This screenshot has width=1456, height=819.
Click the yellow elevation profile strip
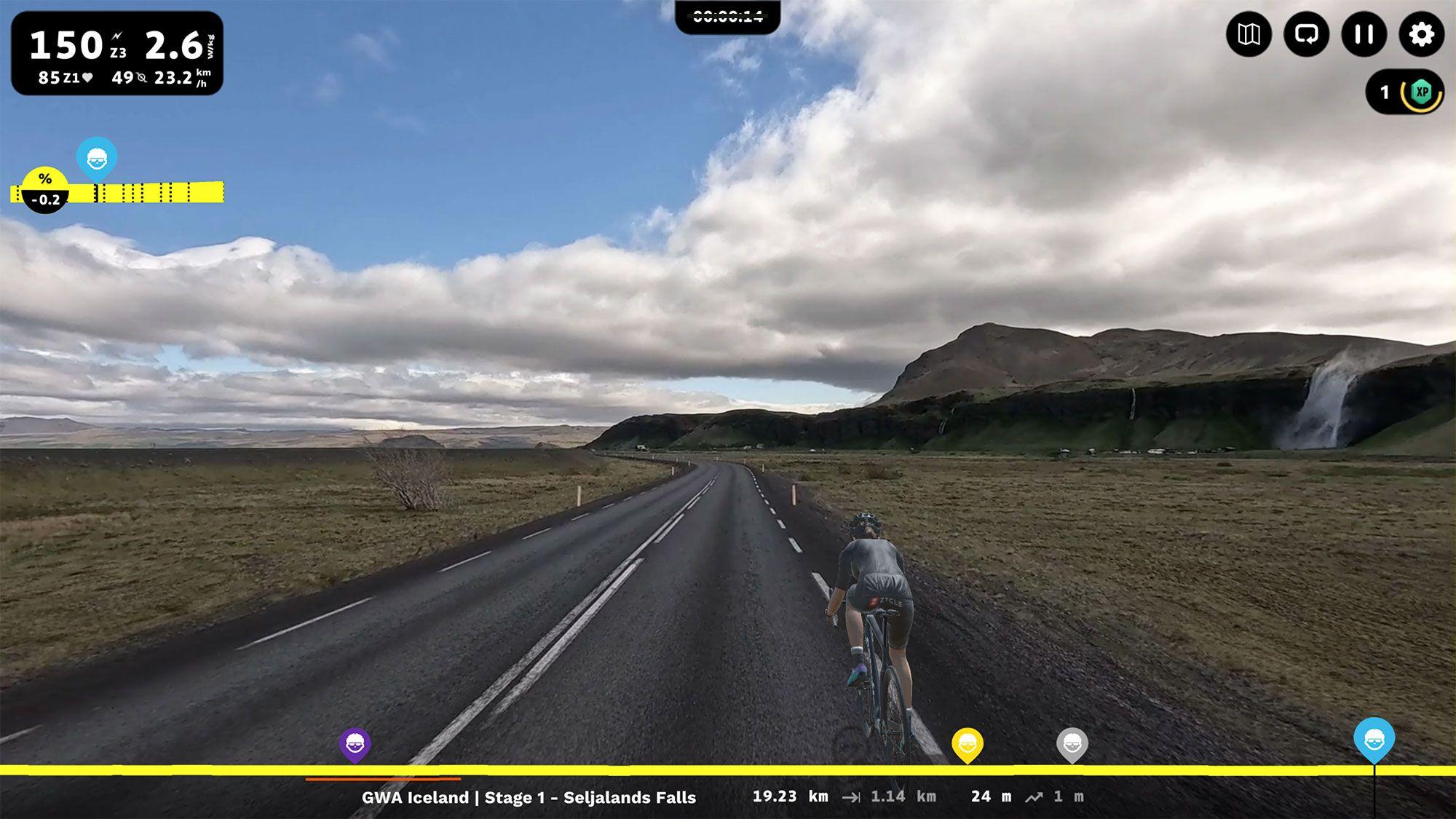coord(146,192)
